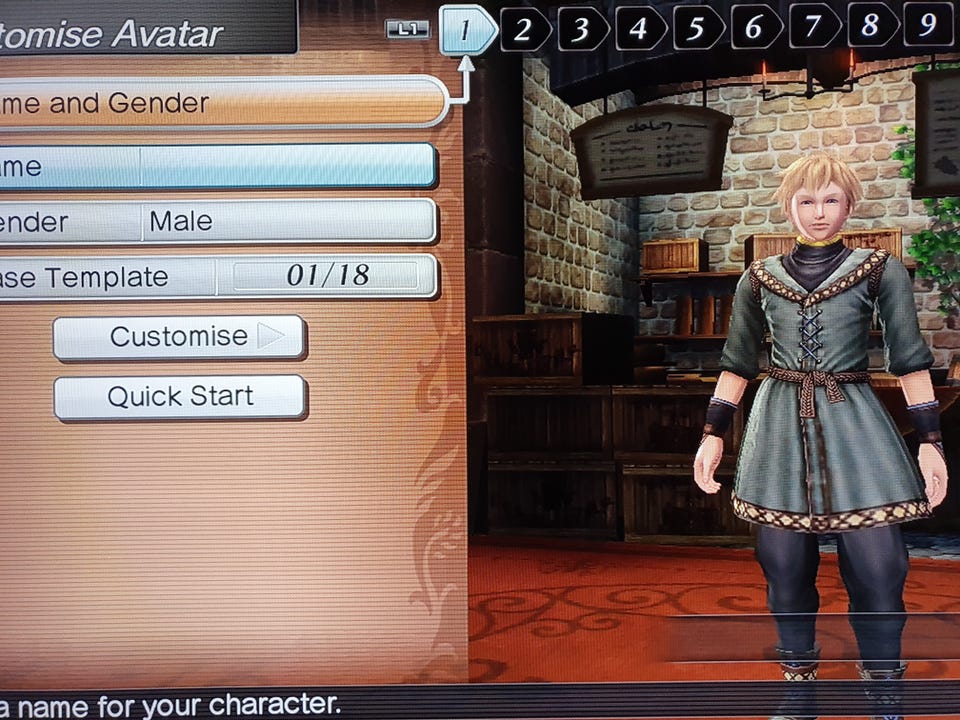
Task: Adjust the Base Template 01/18 selector
Action: (326, 276)
